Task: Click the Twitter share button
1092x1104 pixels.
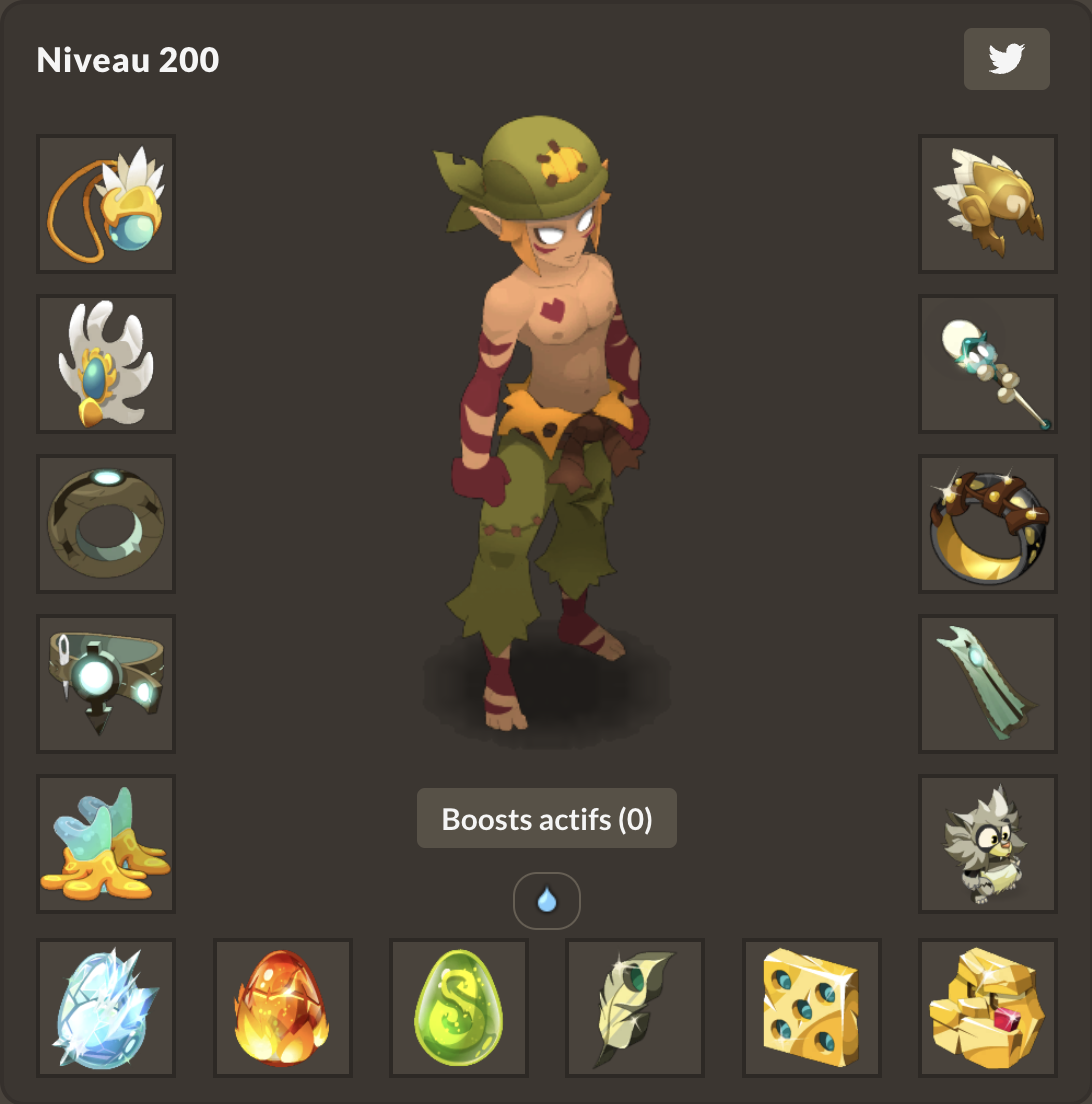Action: click(1006, 59)
